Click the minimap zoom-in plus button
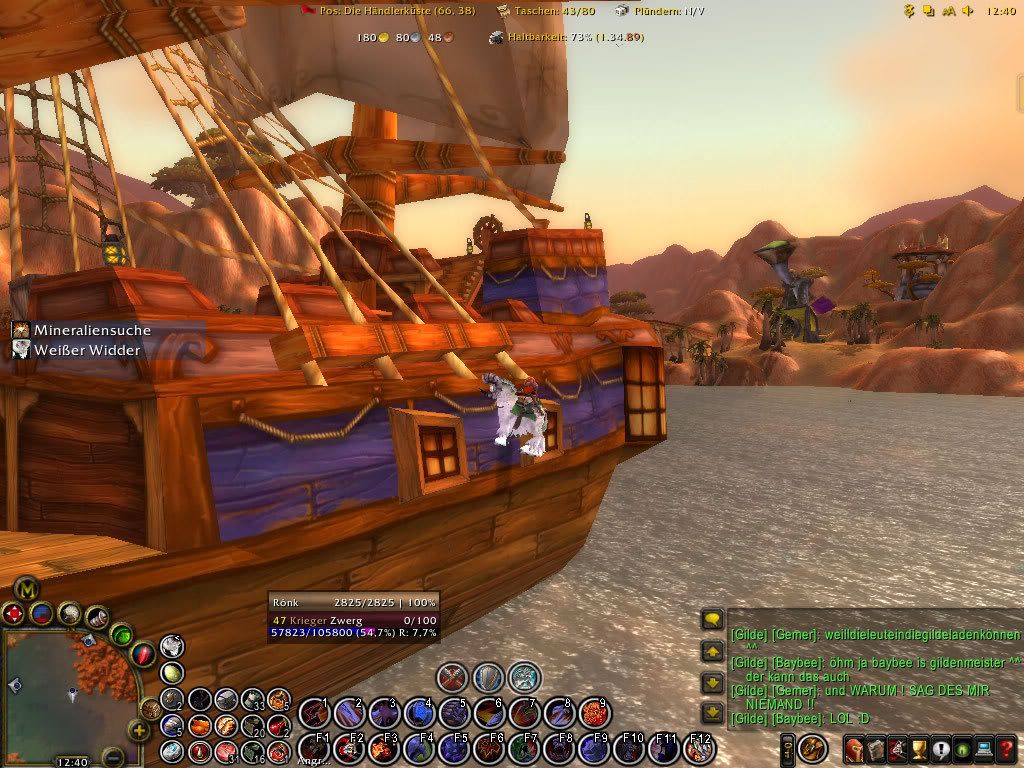Screen dimensions: 1024x768 (x=140, y=730)
